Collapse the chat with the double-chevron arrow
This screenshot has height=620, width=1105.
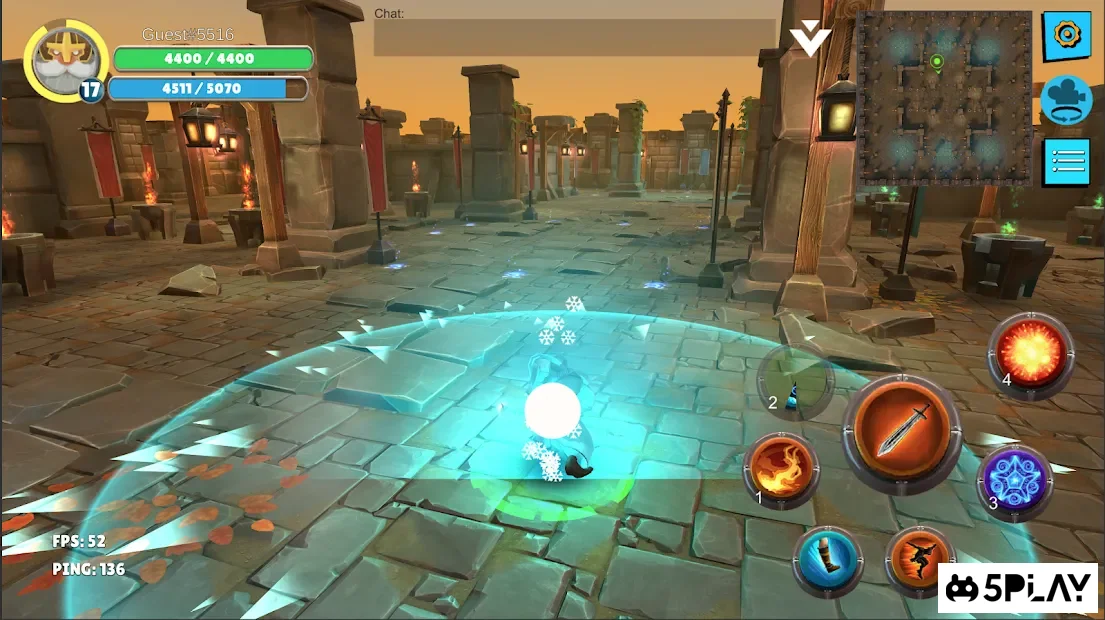810,40
